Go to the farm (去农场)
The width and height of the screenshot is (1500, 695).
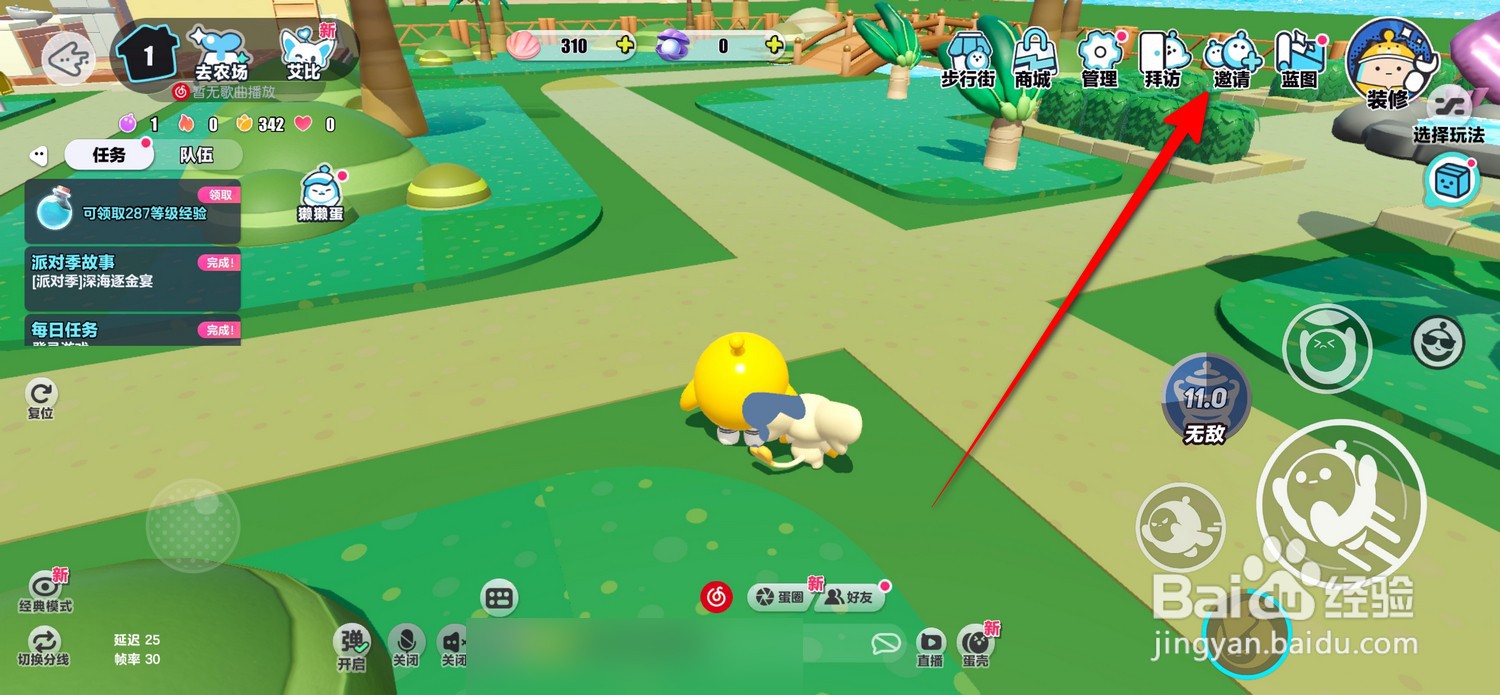(221, 52)
